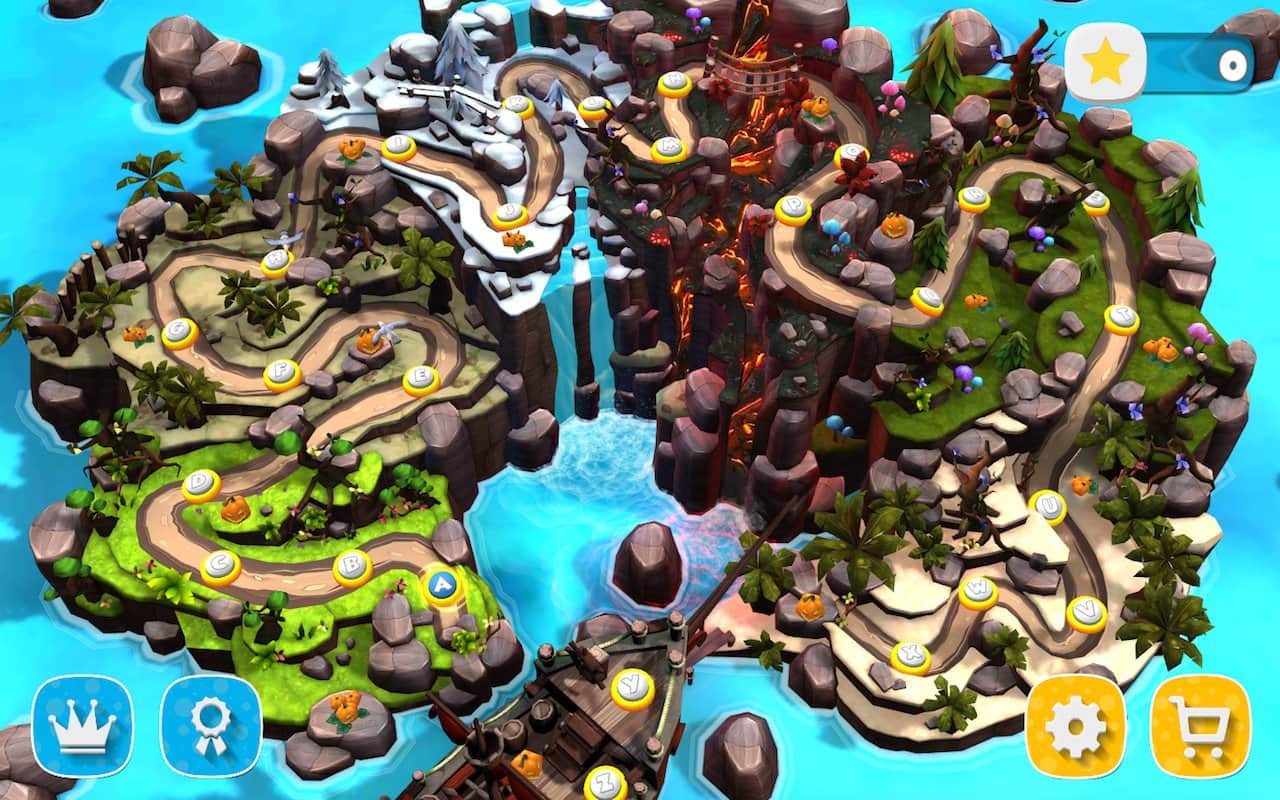The width and height of the screenshot is (1280, 800).
Task: Select level G near the pumpkin
Action: pos(176,330)
